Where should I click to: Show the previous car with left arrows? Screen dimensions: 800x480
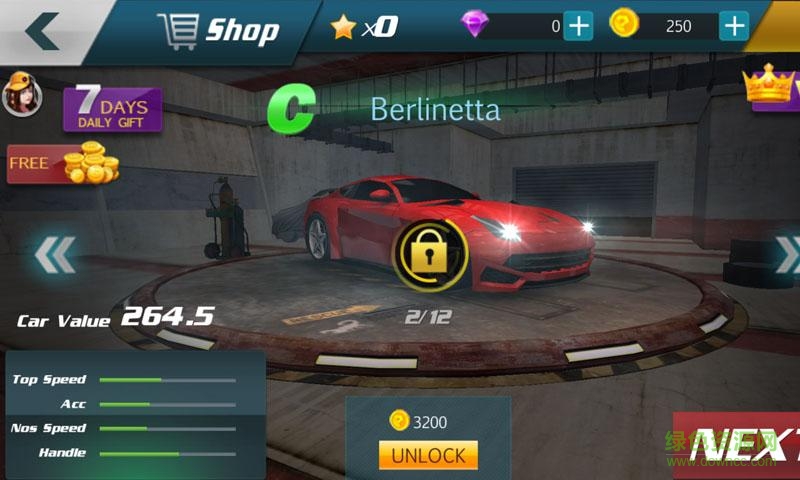coord(54,256)
